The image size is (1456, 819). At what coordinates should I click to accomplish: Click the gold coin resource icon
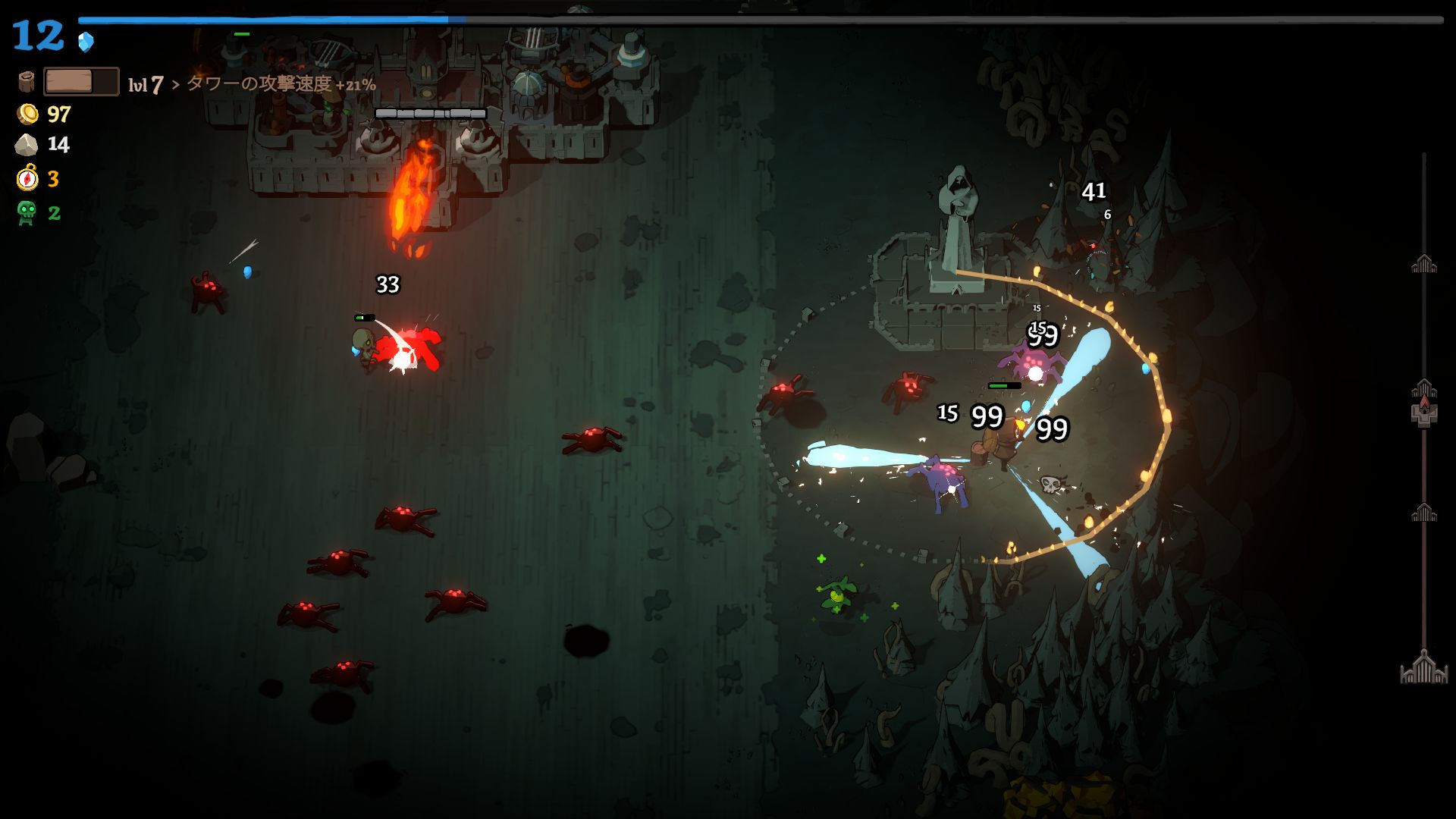(27, 115)
